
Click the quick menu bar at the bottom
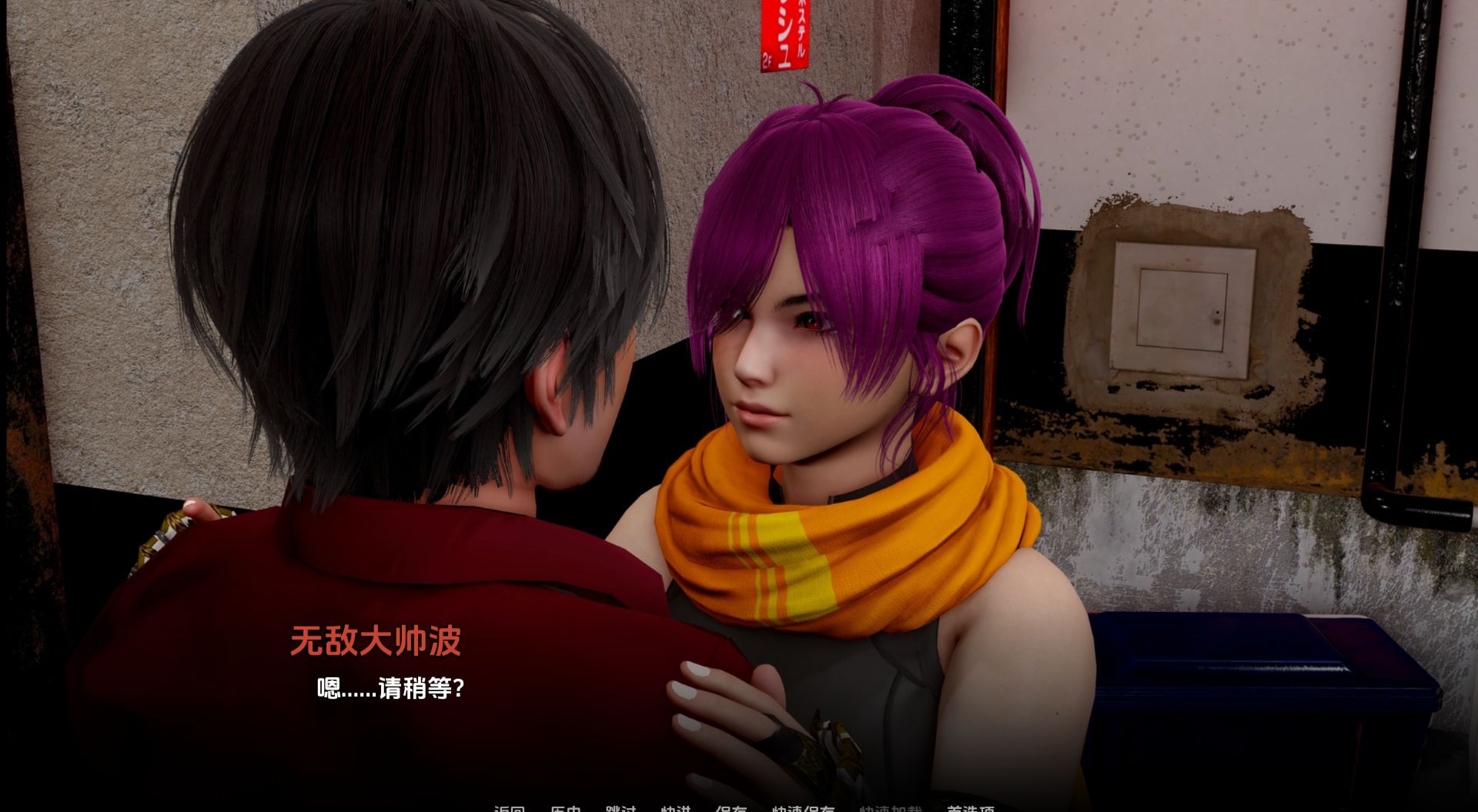739,807
